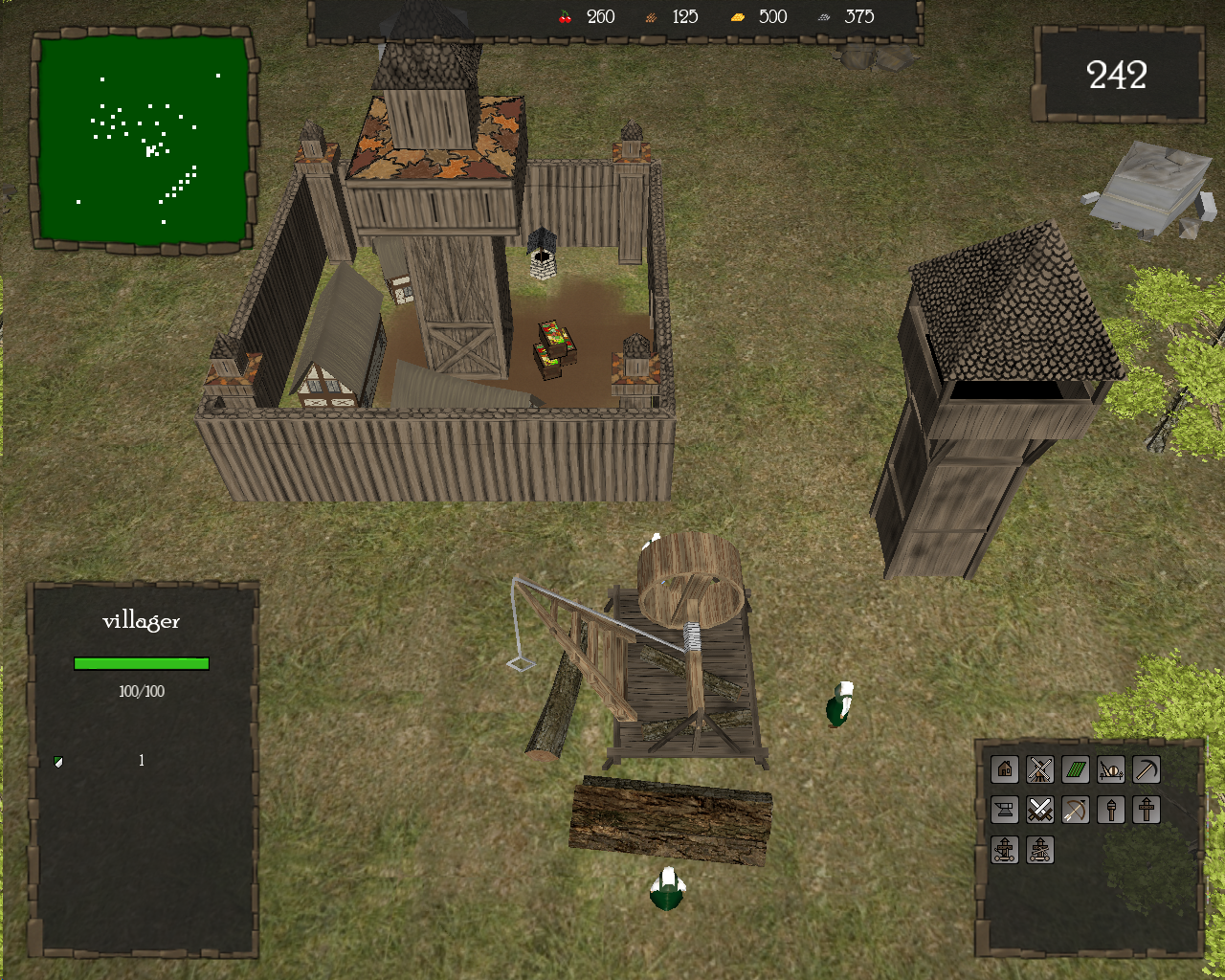Choose the windmill building icon

coord(1040,769)
